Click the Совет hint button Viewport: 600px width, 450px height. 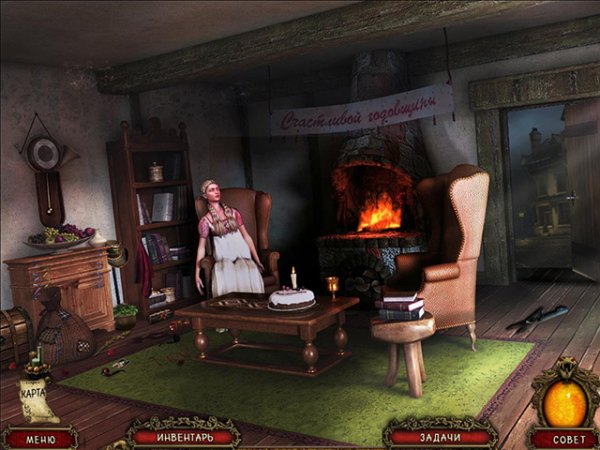point(565,438)
